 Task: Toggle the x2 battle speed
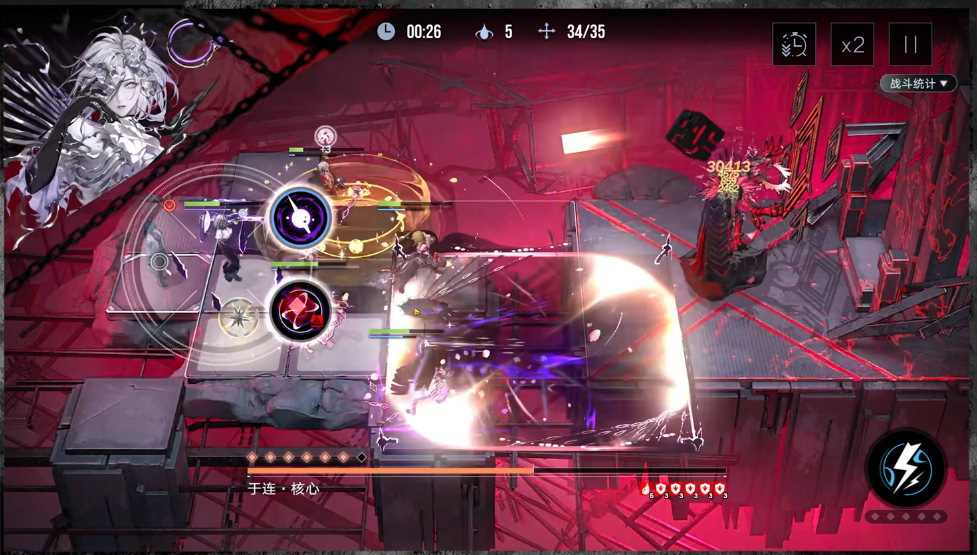tap(852, 45)
